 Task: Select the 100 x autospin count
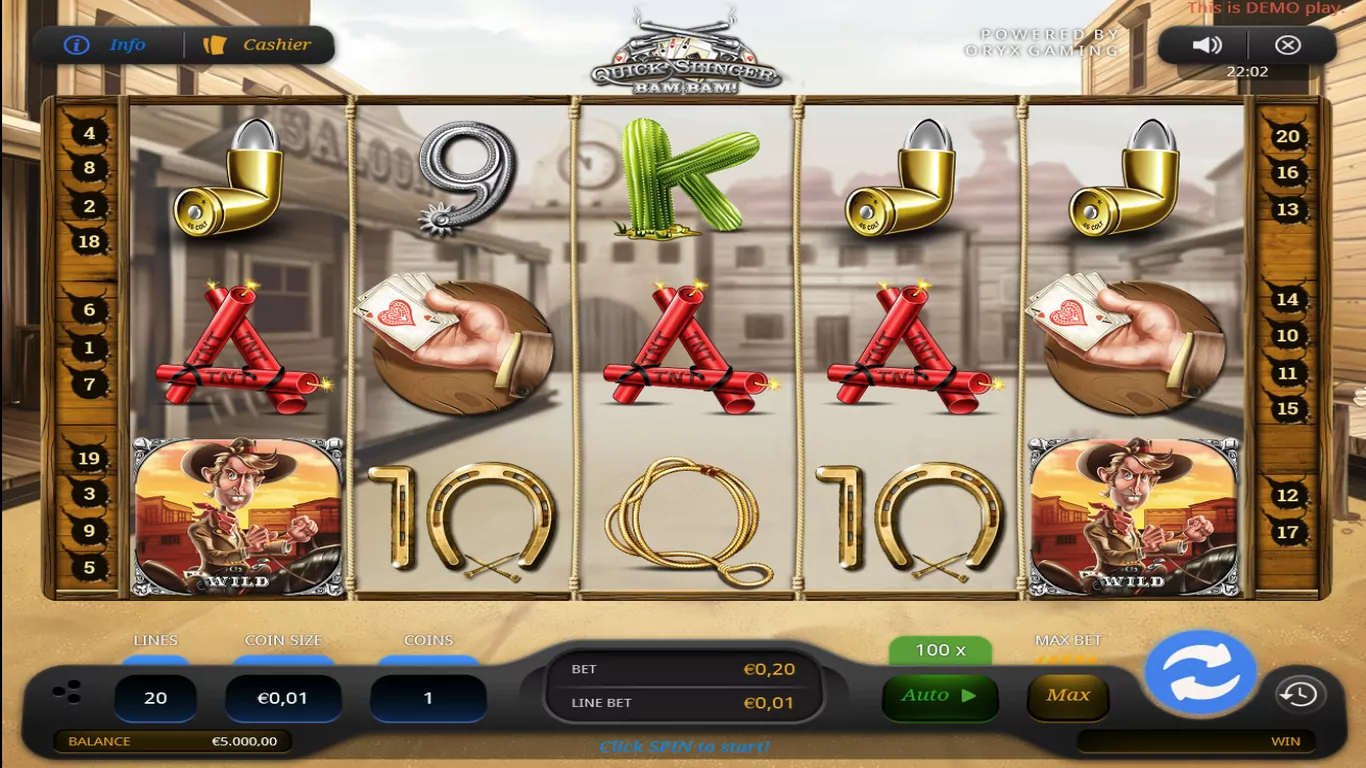pyautogui.click(x=940, y=650)
